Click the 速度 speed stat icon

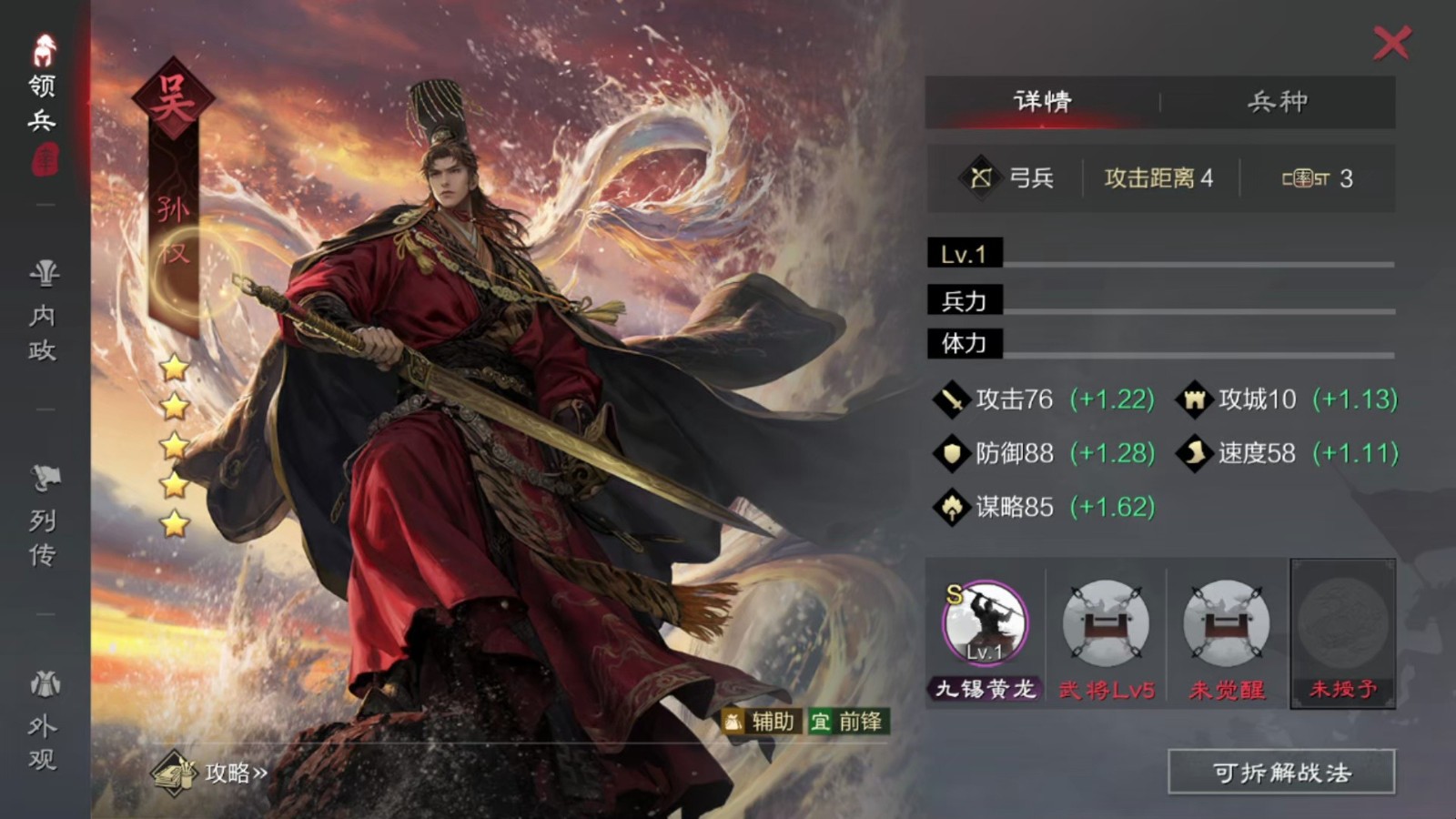tap(1194, 453)
